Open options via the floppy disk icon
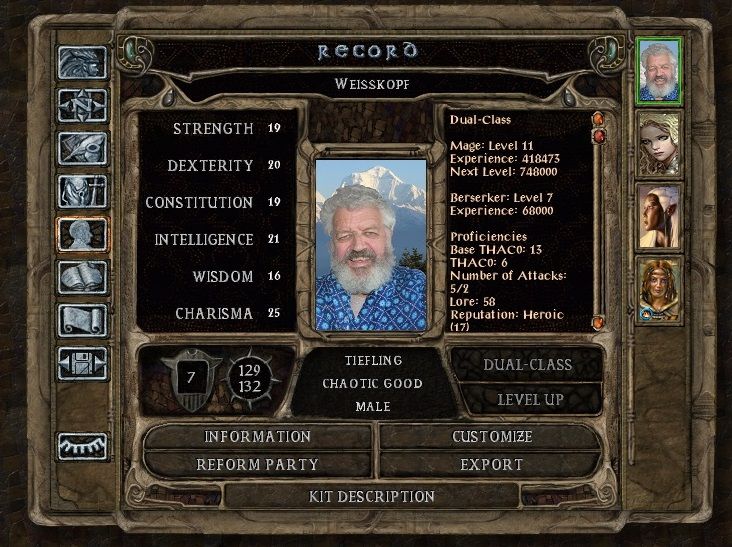This screenshot has height=547, width=732. pyautogui.click(x=82, y=362)
